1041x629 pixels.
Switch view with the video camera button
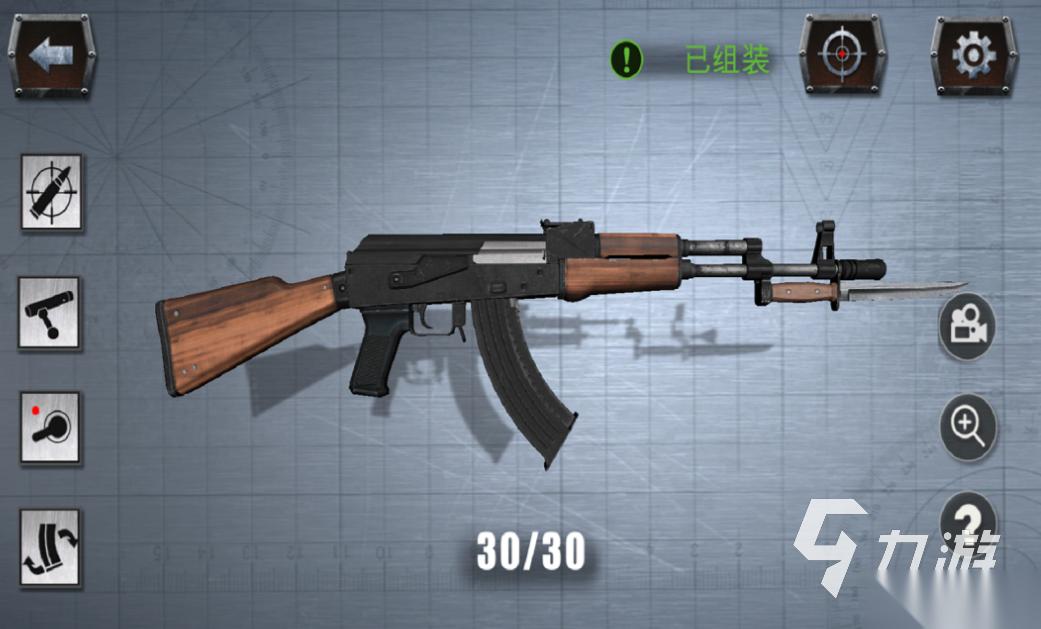[967, 326]
